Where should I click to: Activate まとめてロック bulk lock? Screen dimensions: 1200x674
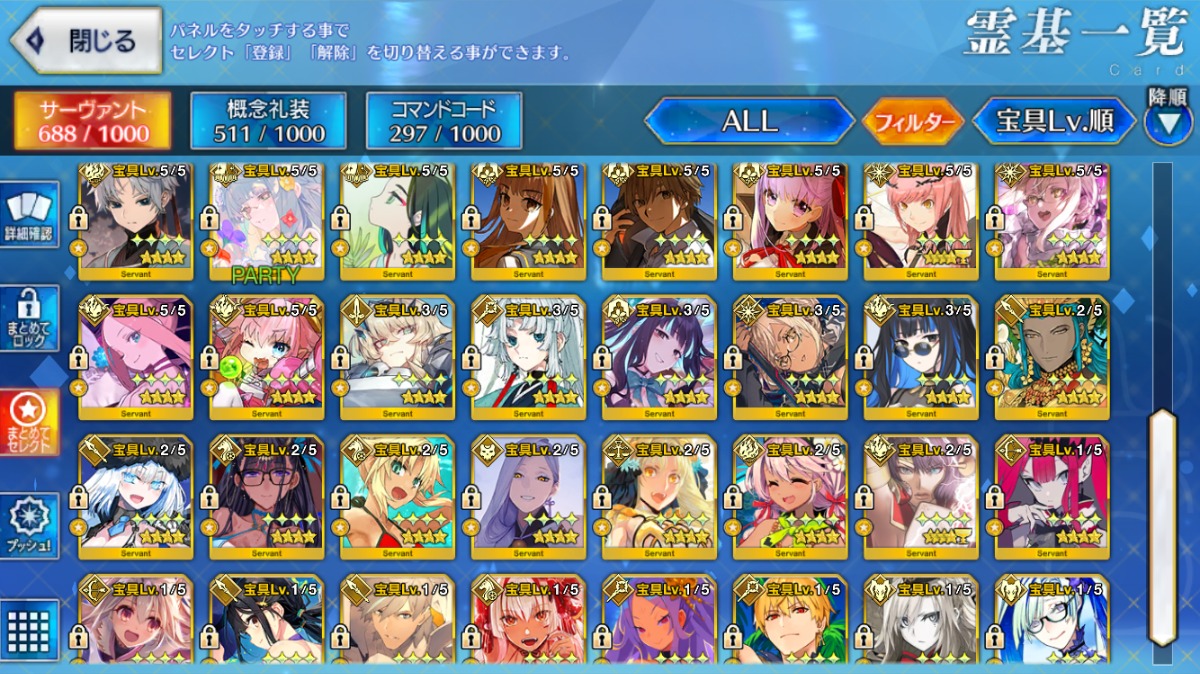29,318
